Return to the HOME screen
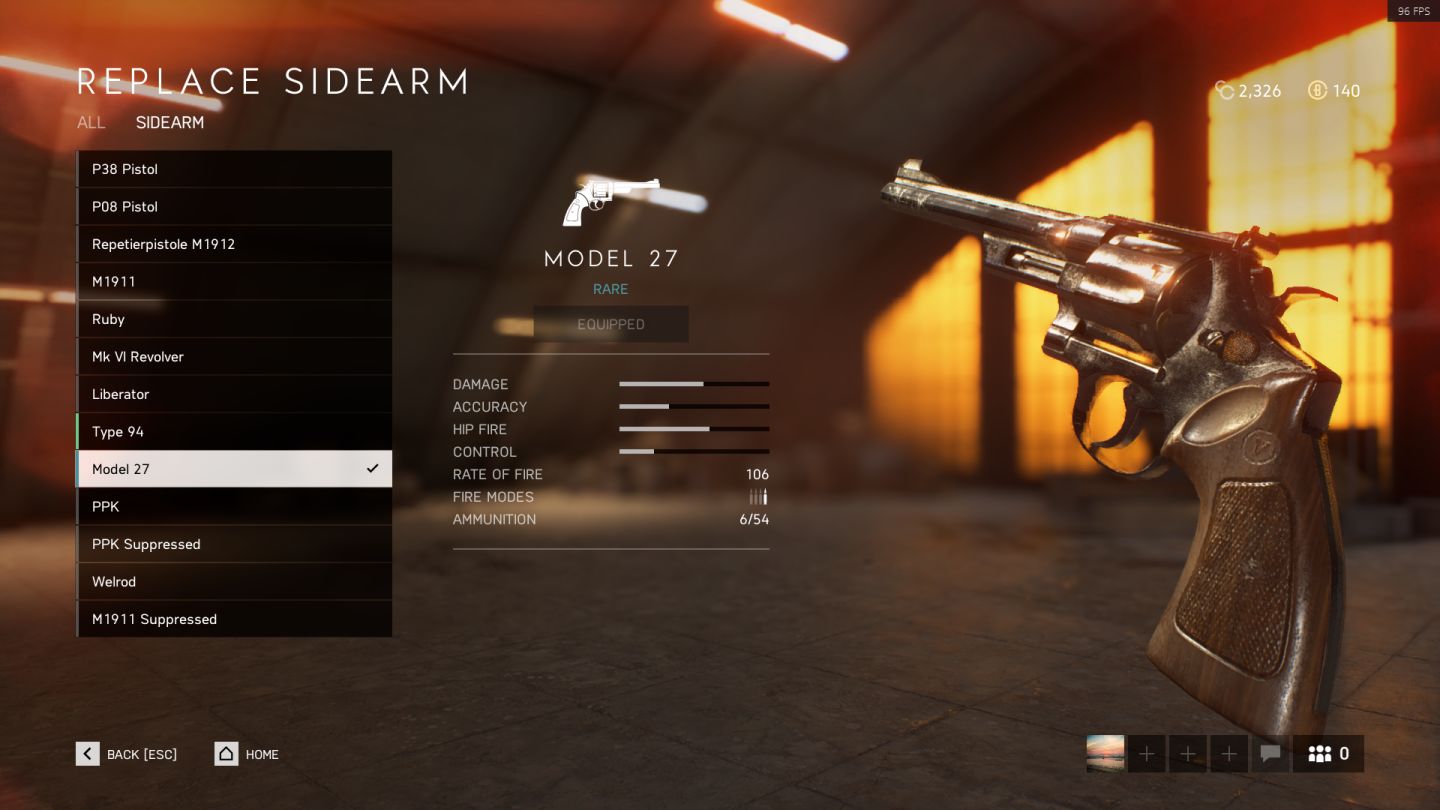This screenshot has height=810, width=1440. click(x=247, y=754)
